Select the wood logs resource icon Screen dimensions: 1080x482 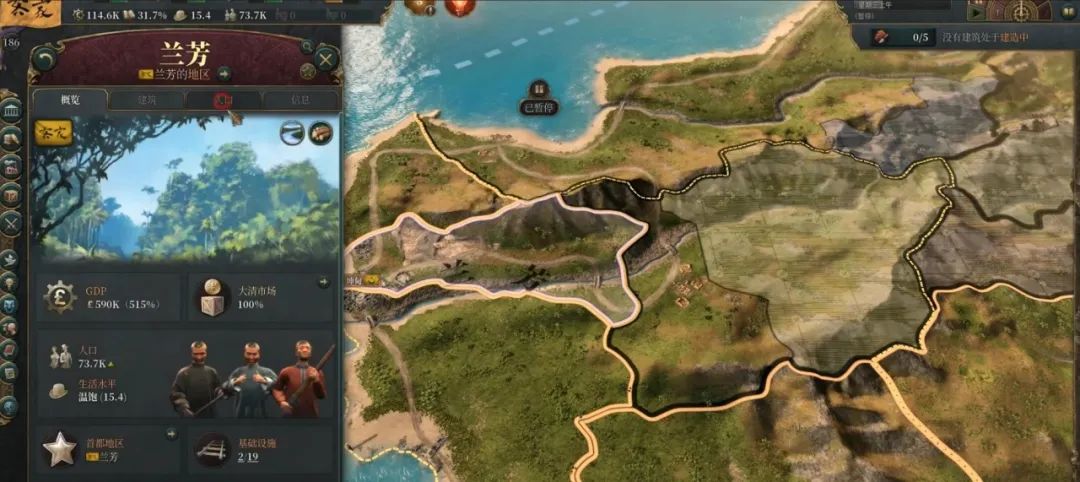click(x=321, y=133)
